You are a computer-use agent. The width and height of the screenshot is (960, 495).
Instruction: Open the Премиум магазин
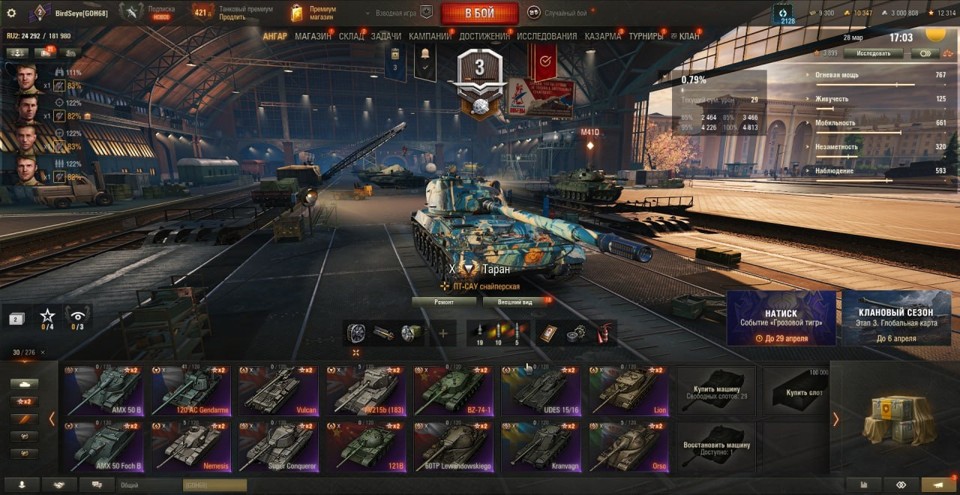(x=312, y=13)
